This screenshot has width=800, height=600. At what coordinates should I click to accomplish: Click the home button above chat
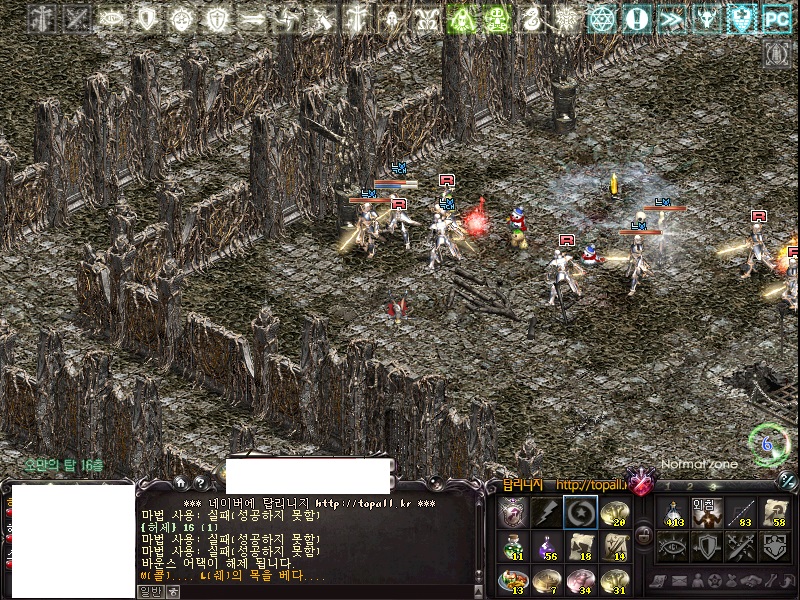pyautogui.click(x=179, y=482)
